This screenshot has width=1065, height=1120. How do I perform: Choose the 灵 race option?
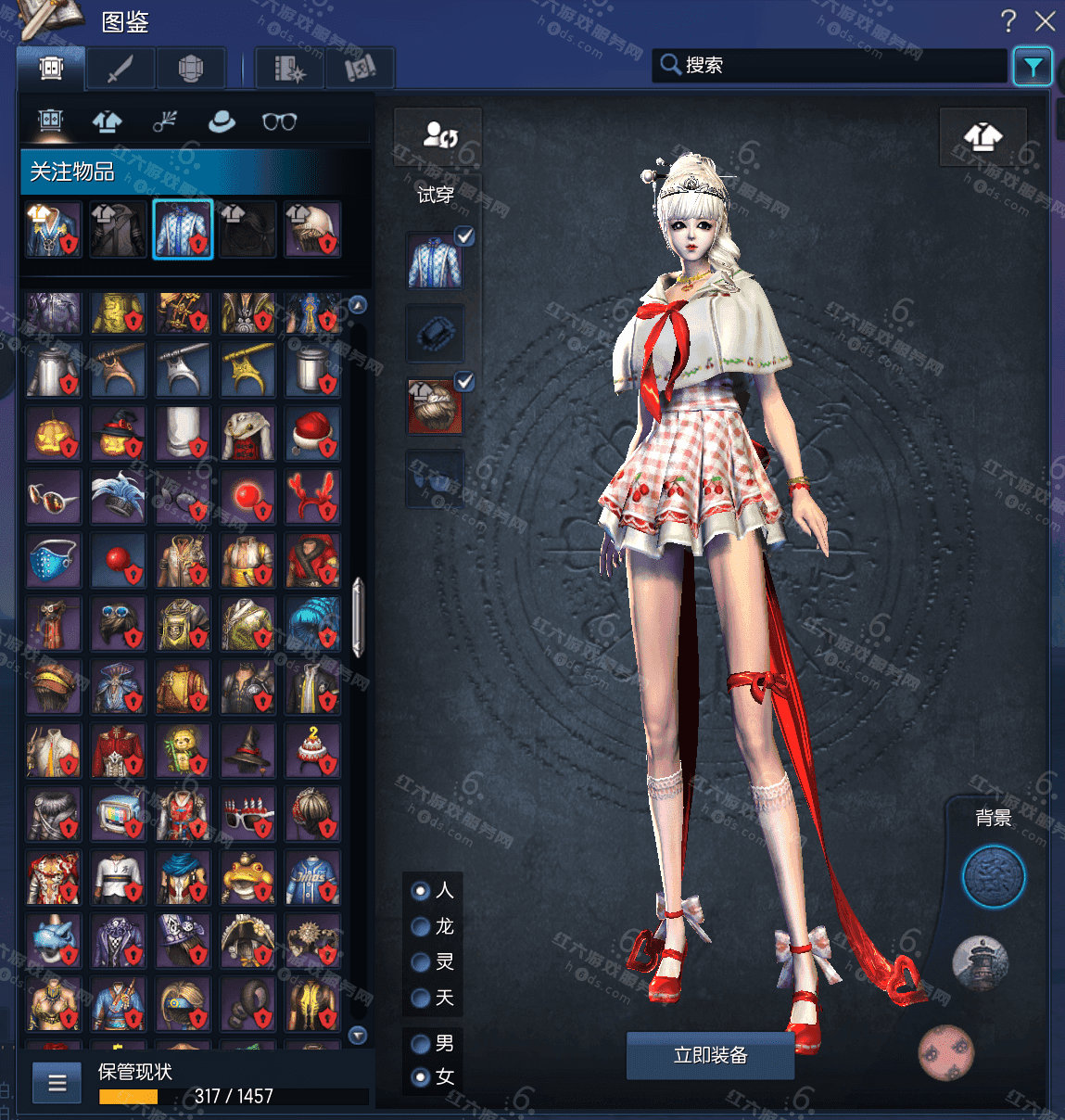[x=421, y=962]
